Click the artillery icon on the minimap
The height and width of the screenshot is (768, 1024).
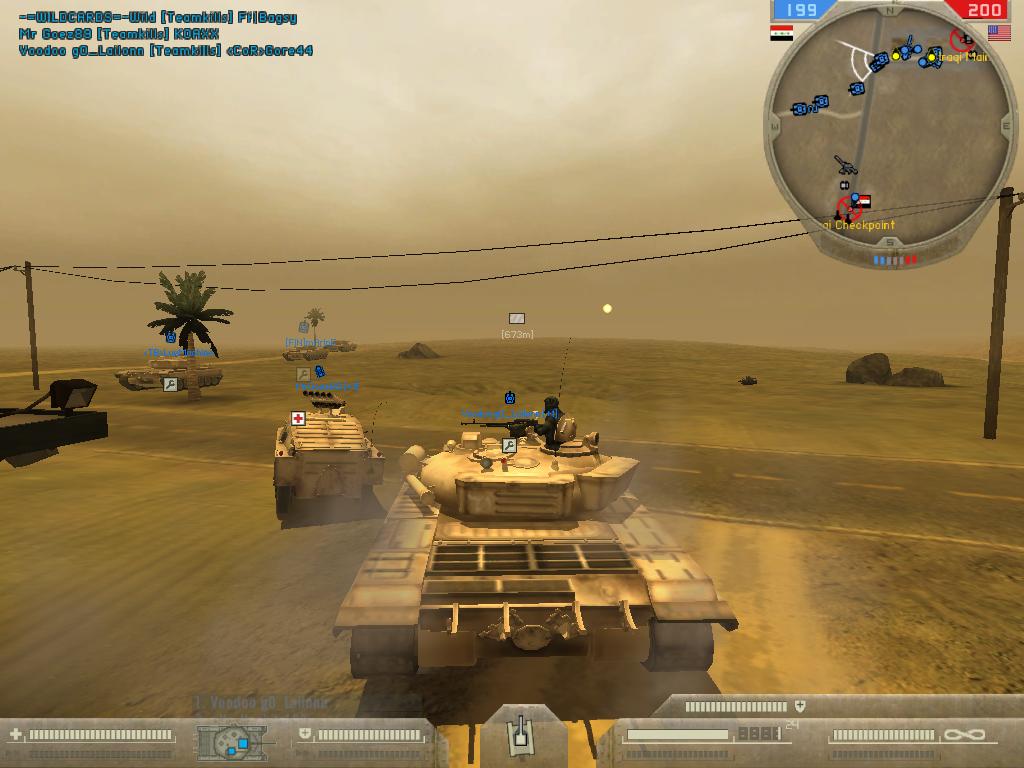845,165
